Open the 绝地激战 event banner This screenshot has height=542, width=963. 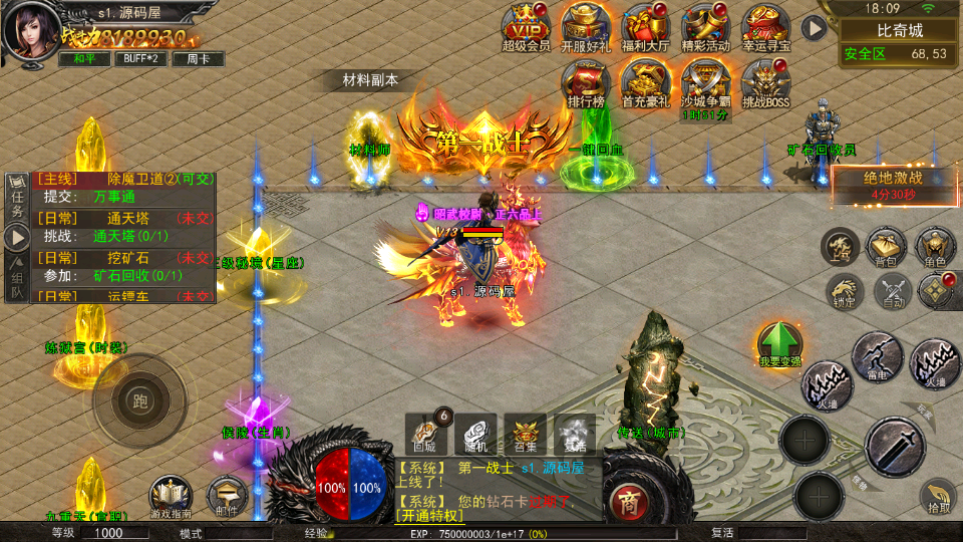click(893, 186)
